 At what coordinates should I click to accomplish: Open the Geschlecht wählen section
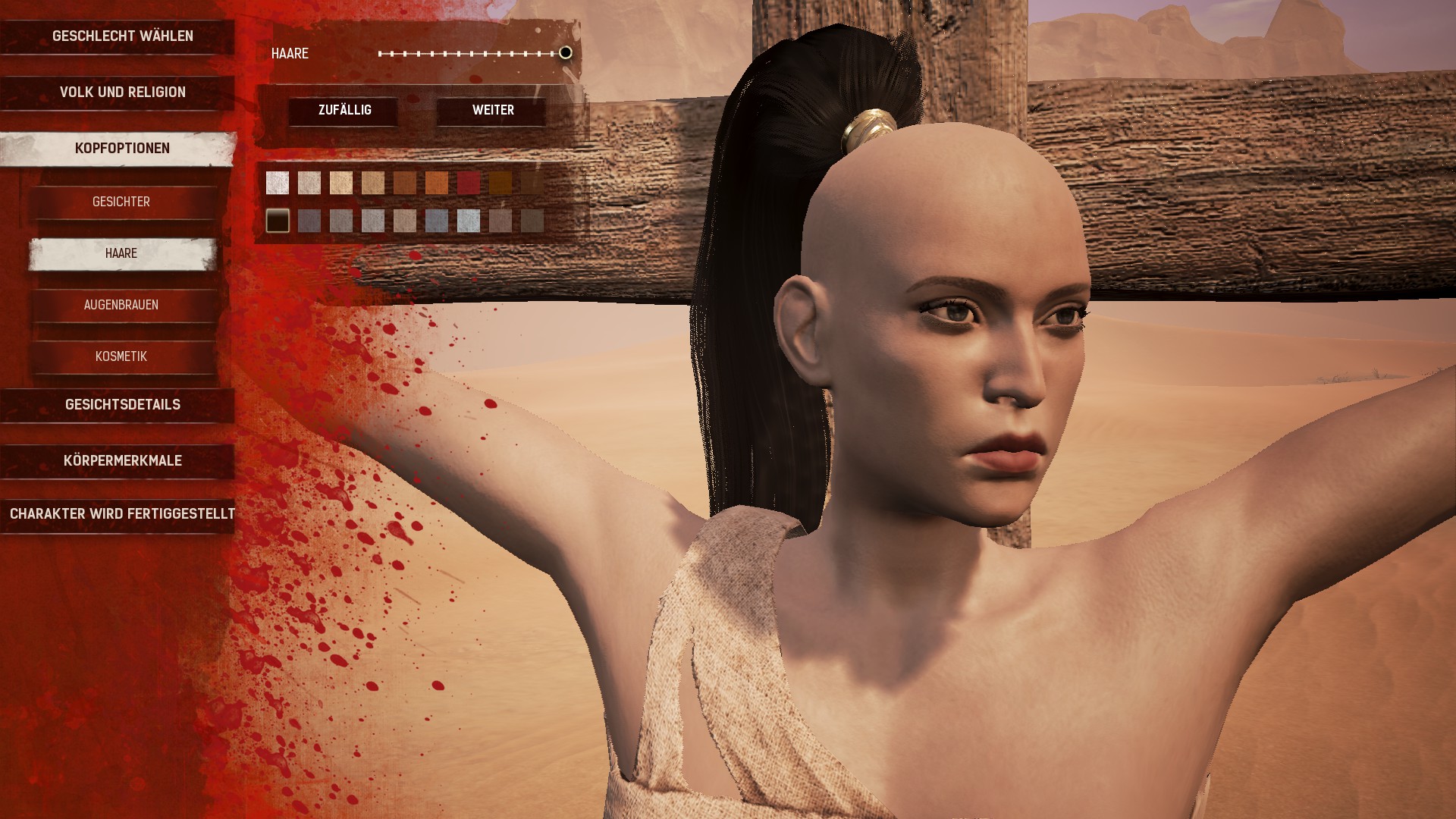[122, 36]
